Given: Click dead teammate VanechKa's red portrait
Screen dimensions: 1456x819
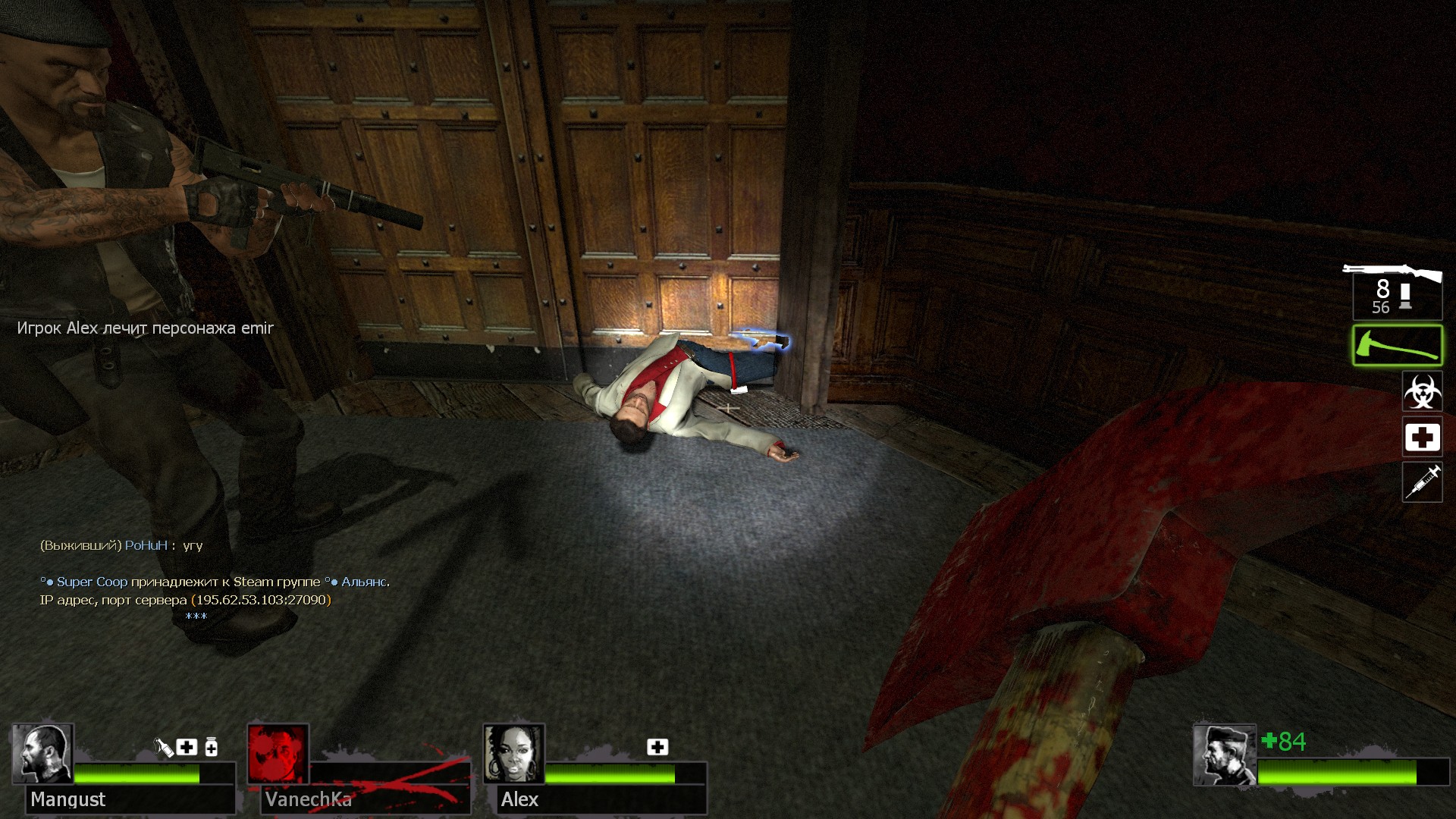Looking at the screenshot, I should tap(278, 754).
